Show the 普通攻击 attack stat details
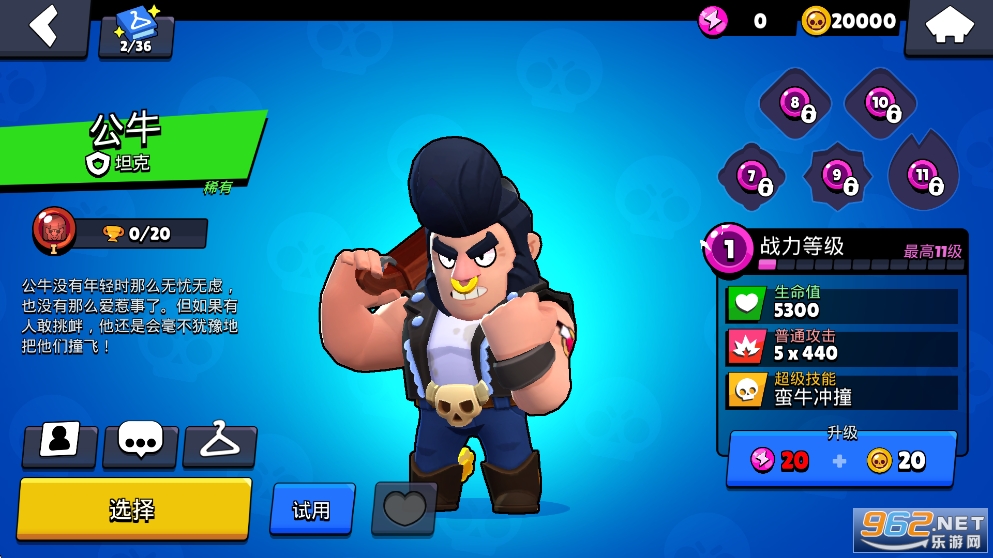This screenshot has height=558, width=993. click(x=841, y=346)
